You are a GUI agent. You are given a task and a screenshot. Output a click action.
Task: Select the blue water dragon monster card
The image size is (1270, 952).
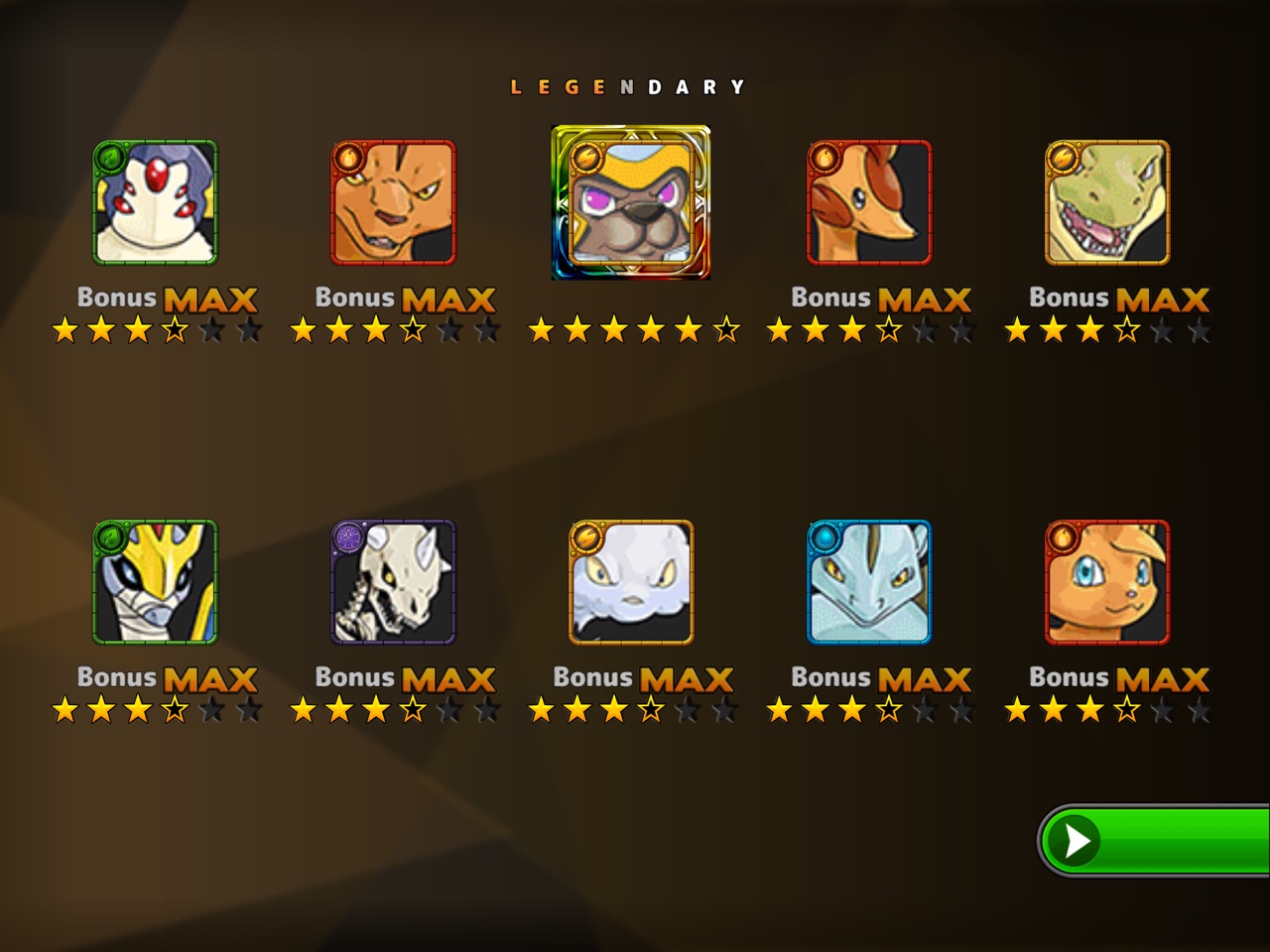[869, 583]
